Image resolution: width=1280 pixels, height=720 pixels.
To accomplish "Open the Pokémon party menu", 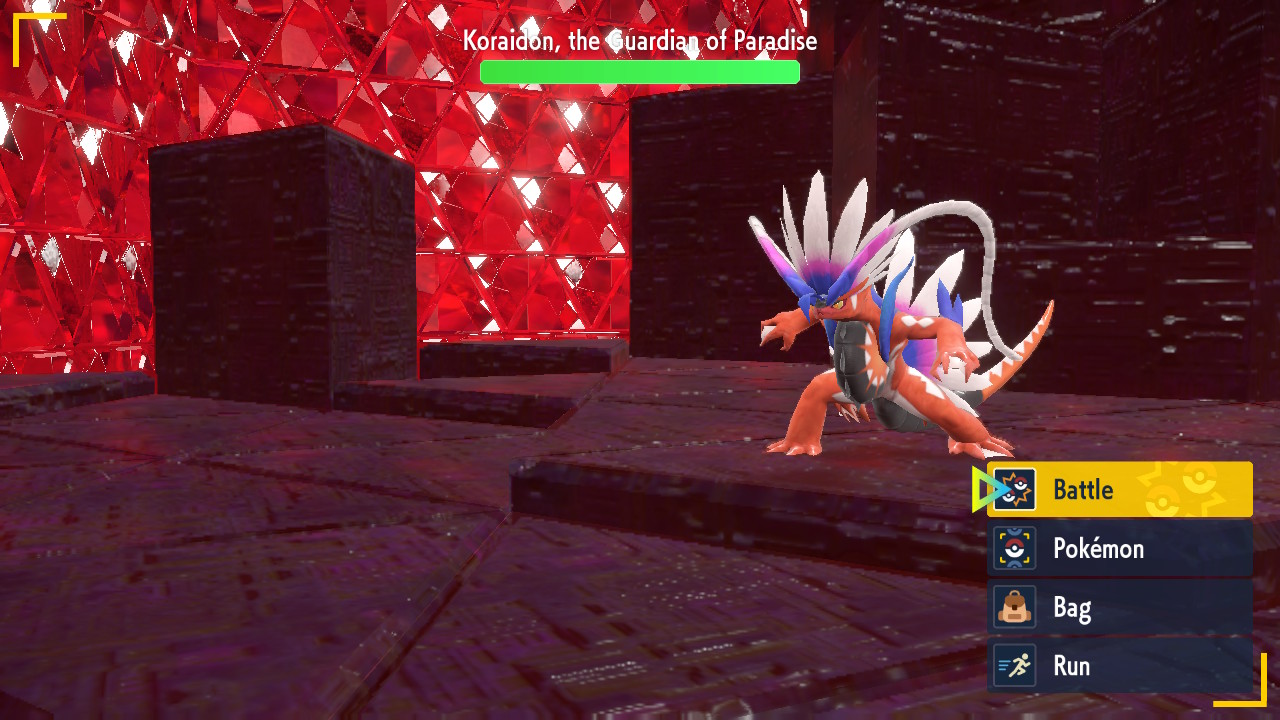I will [x=1119, y=549].
